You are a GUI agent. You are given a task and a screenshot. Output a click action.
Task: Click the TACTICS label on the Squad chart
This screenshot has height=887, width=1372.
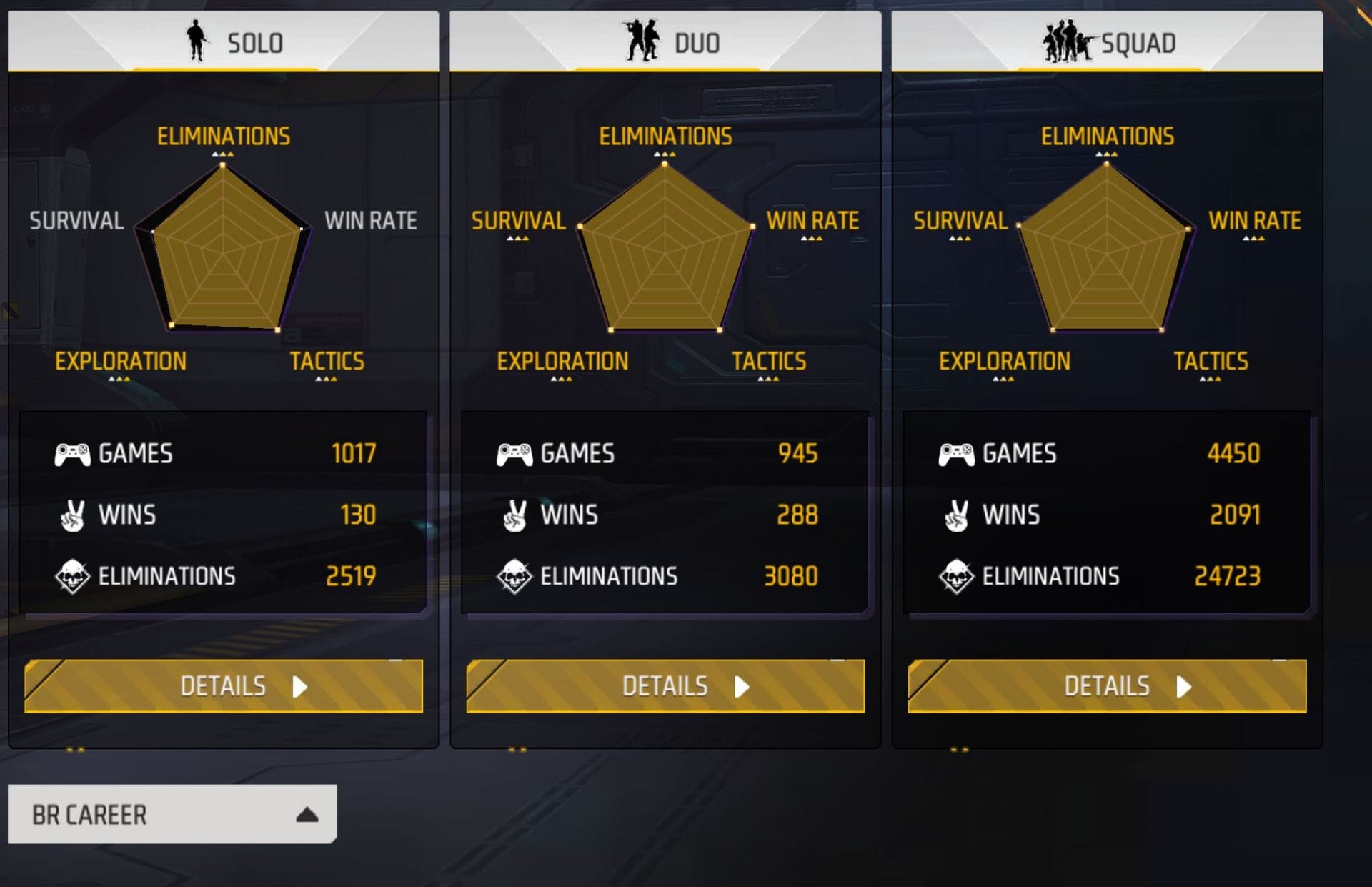1210,362
